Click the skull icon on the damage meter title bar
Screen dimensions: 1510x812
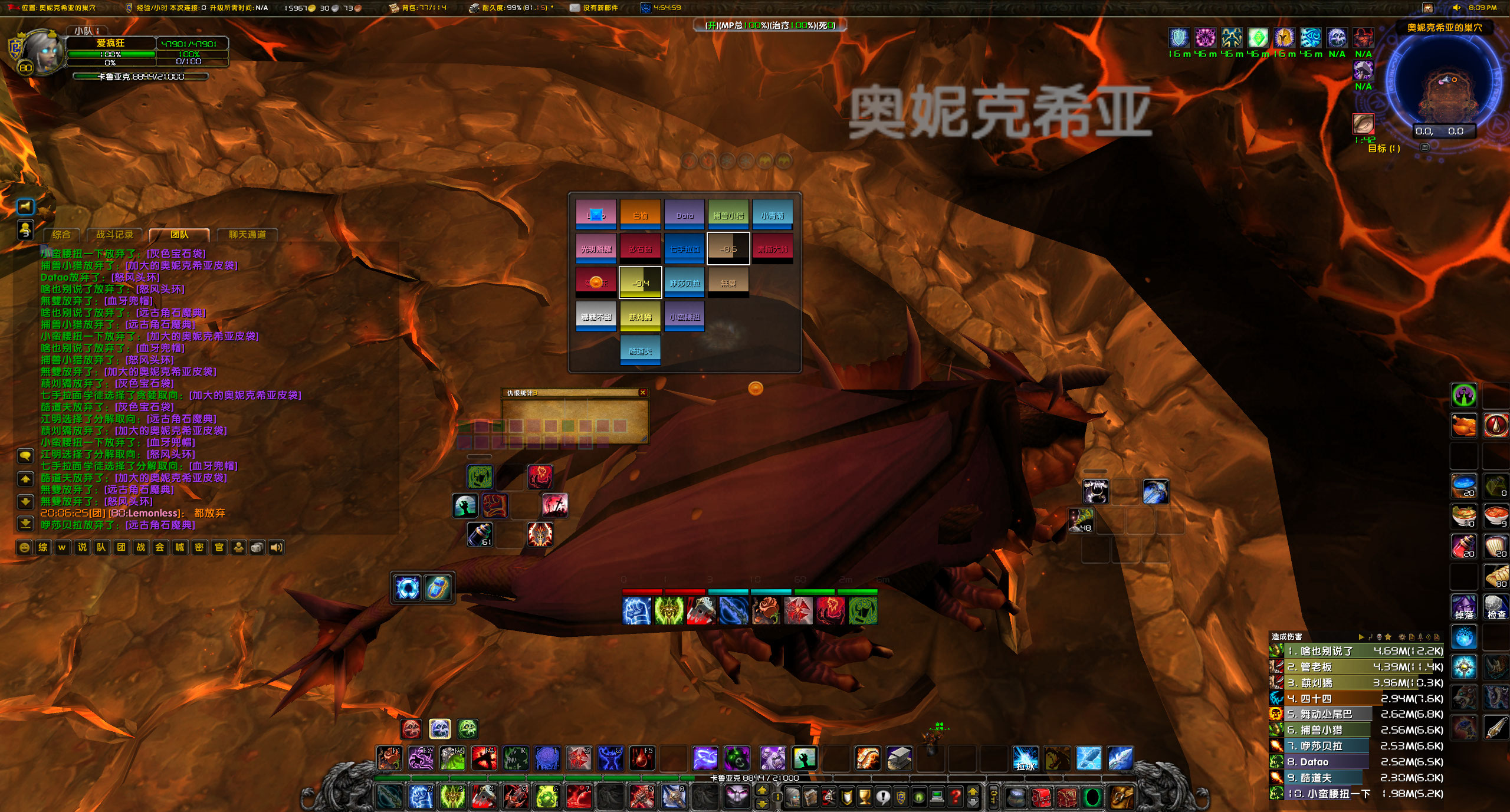point(1380,637)
